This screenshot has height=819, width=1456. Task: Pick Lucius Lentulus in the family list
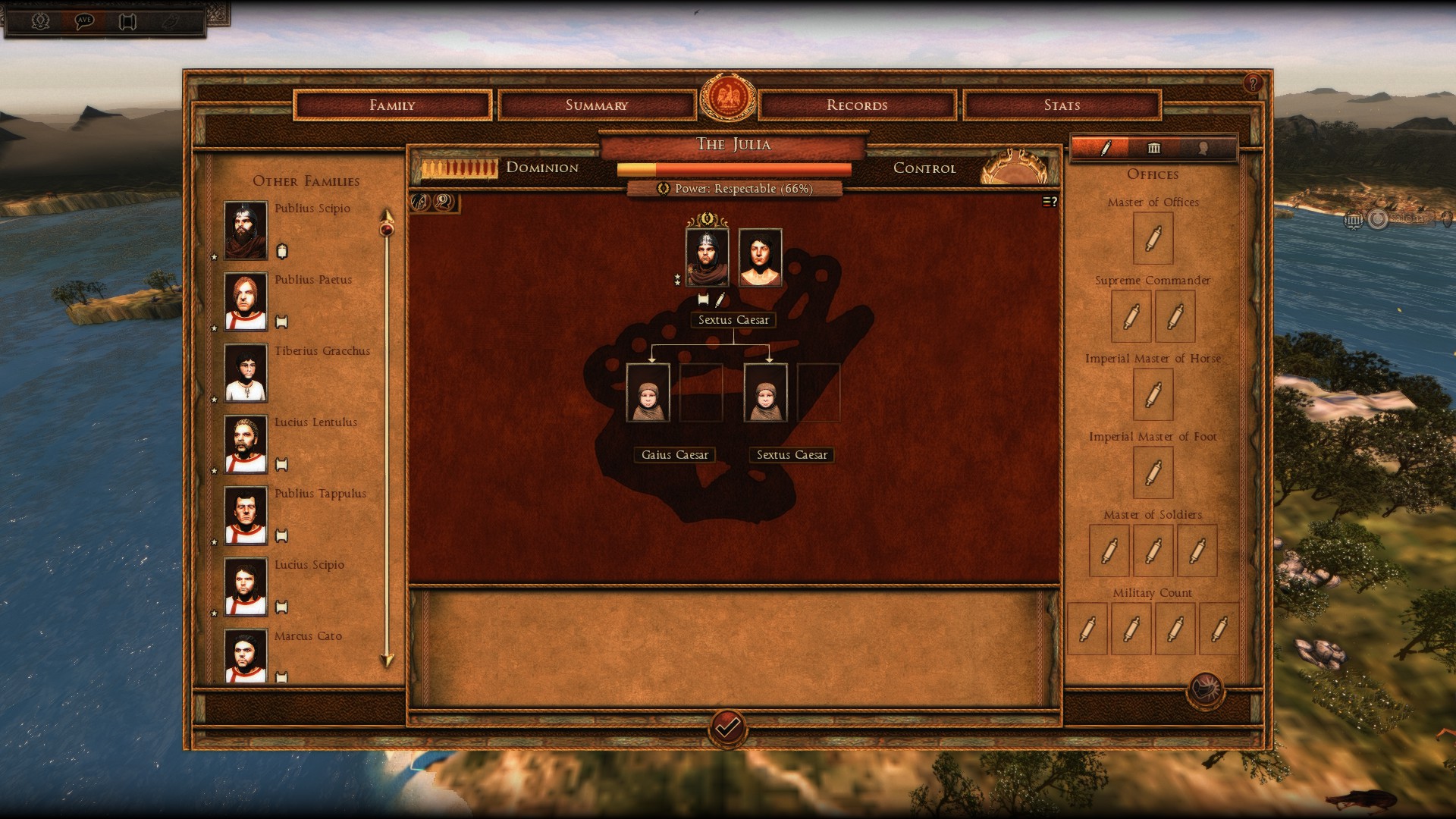[x=246, y=444]
